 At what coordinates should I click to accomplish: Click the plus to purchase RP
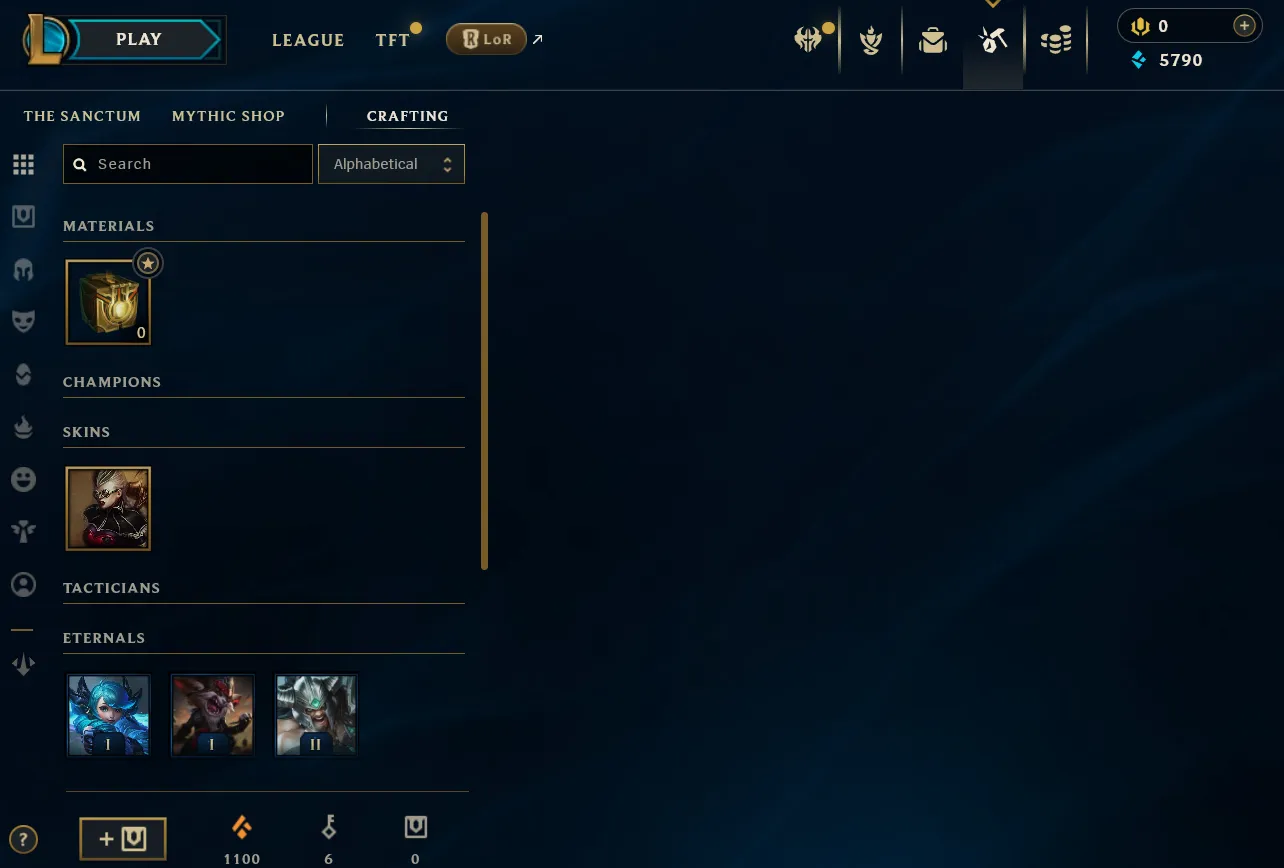click(1243, 25)
